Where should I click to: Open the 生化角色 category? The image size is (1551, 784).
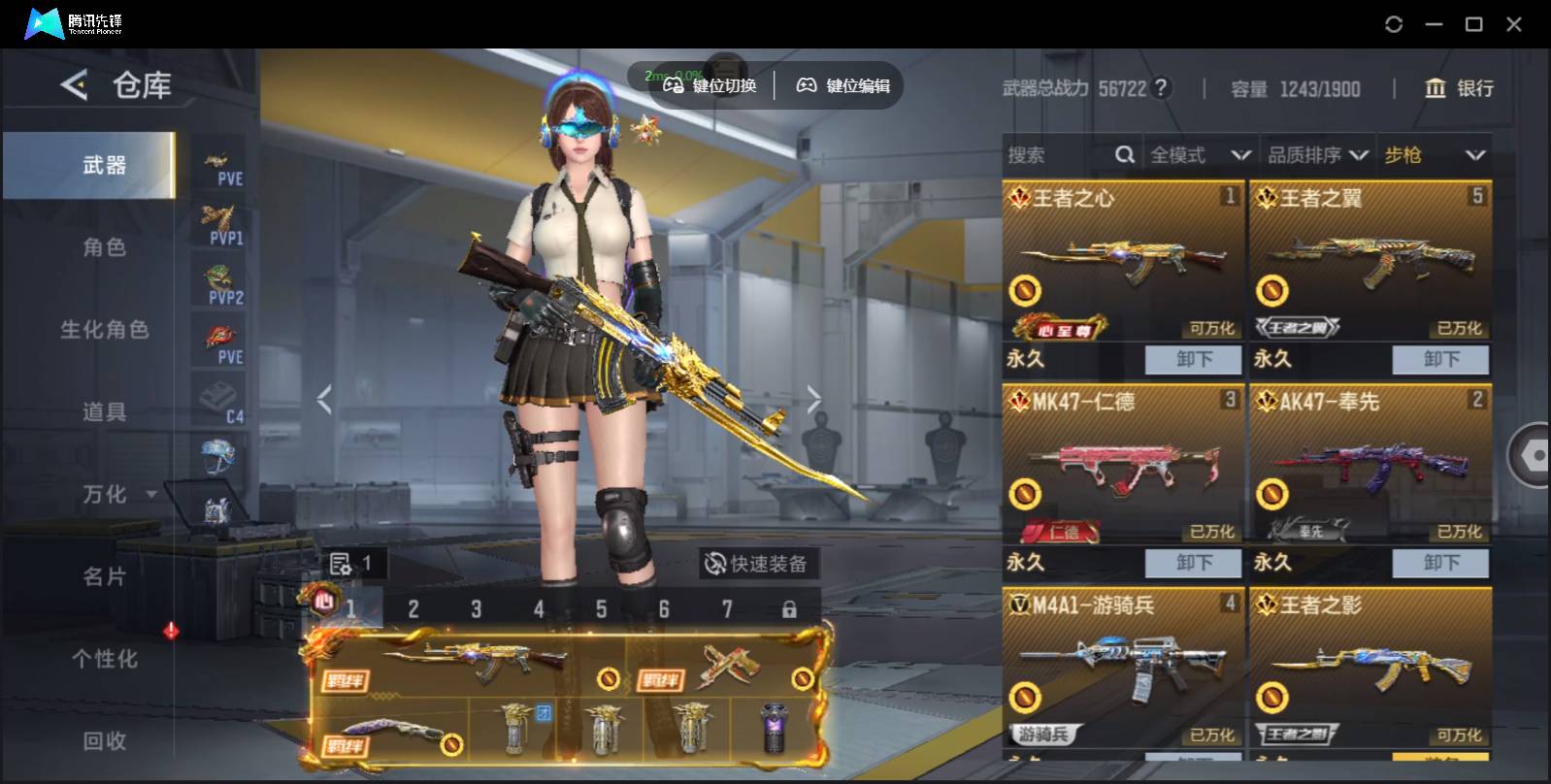pos(104,330)
